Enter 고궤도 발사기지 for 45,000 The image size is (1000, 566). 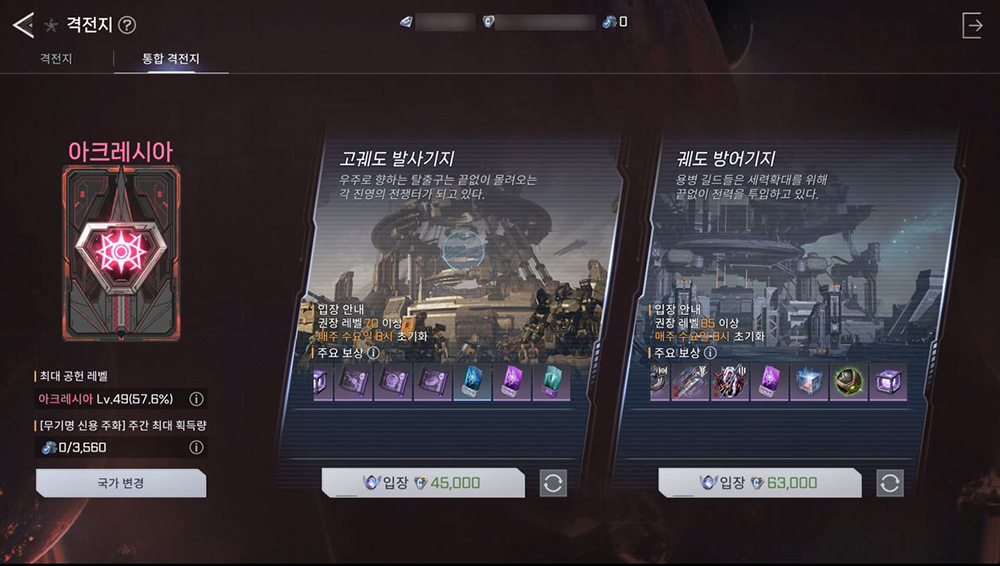pos(422,483)
